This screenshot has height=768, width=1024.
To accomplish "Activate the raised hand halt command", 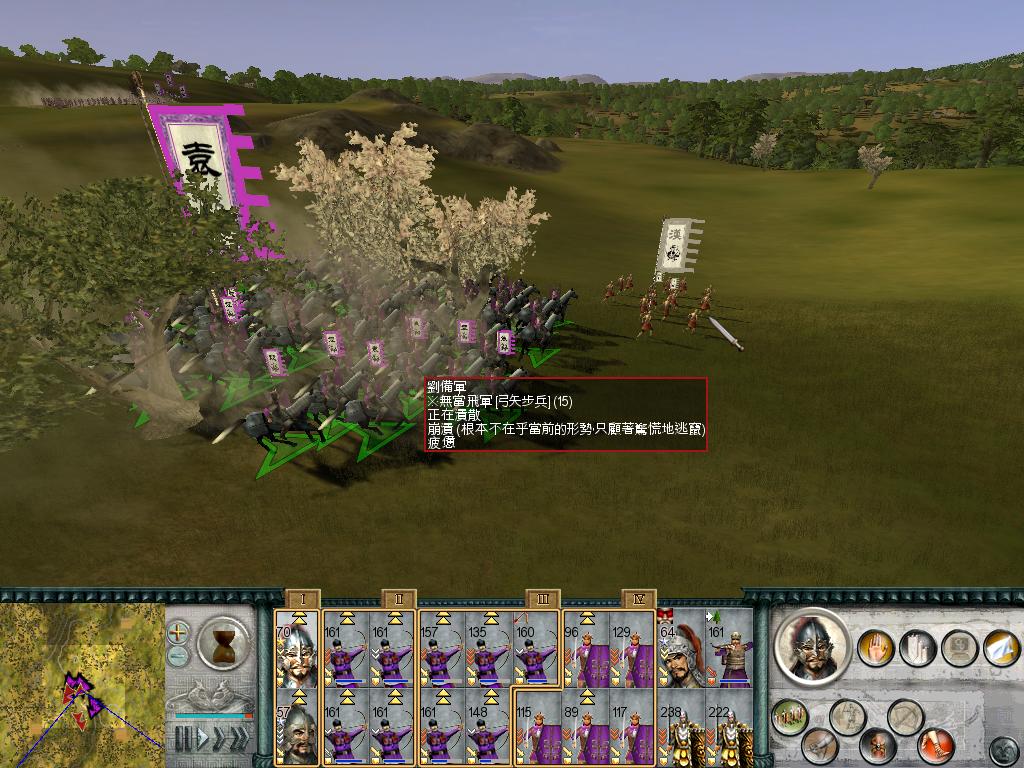I will 875,646.
